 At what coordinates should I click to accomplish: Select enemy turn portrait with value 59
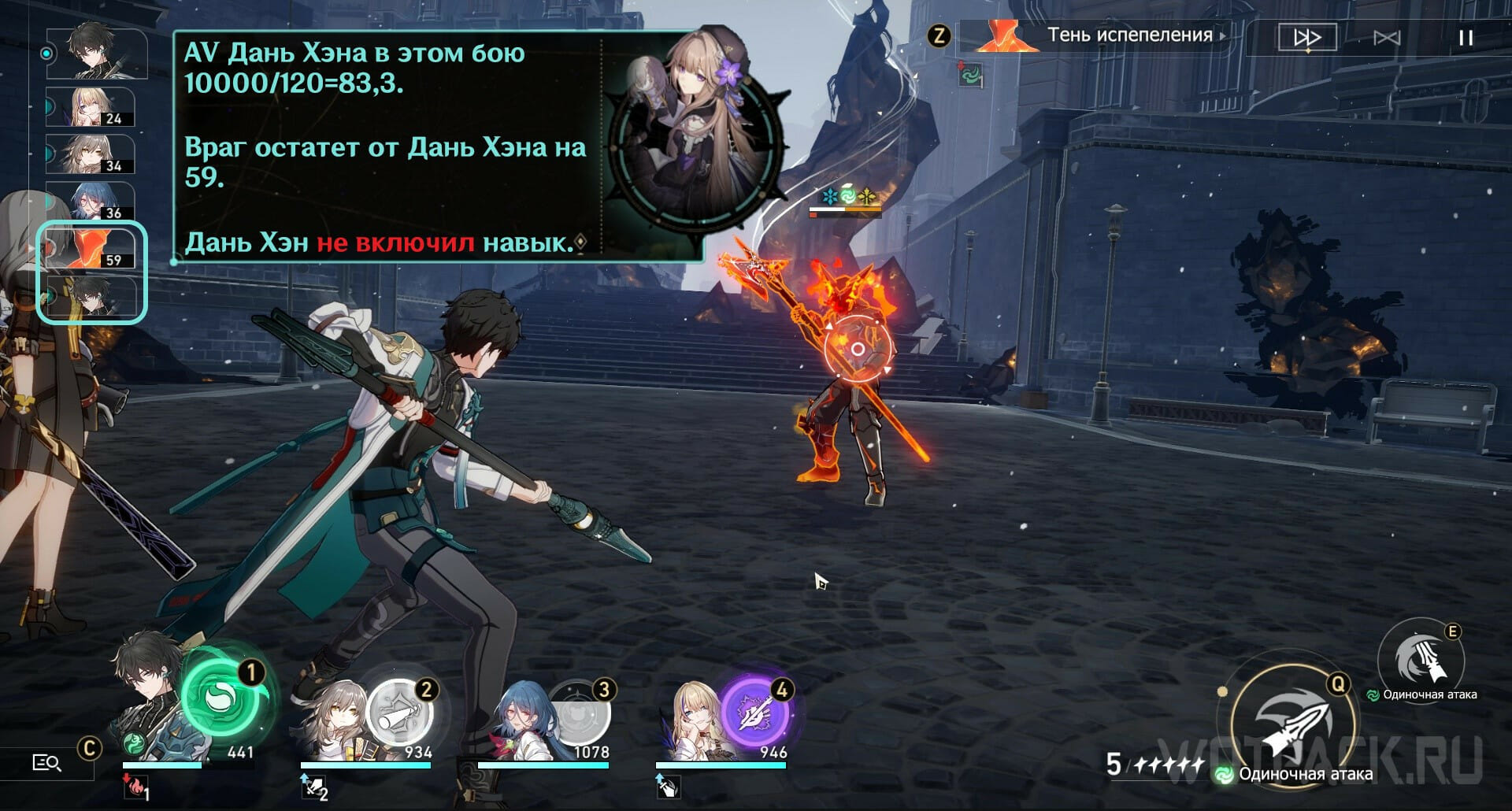90,248
